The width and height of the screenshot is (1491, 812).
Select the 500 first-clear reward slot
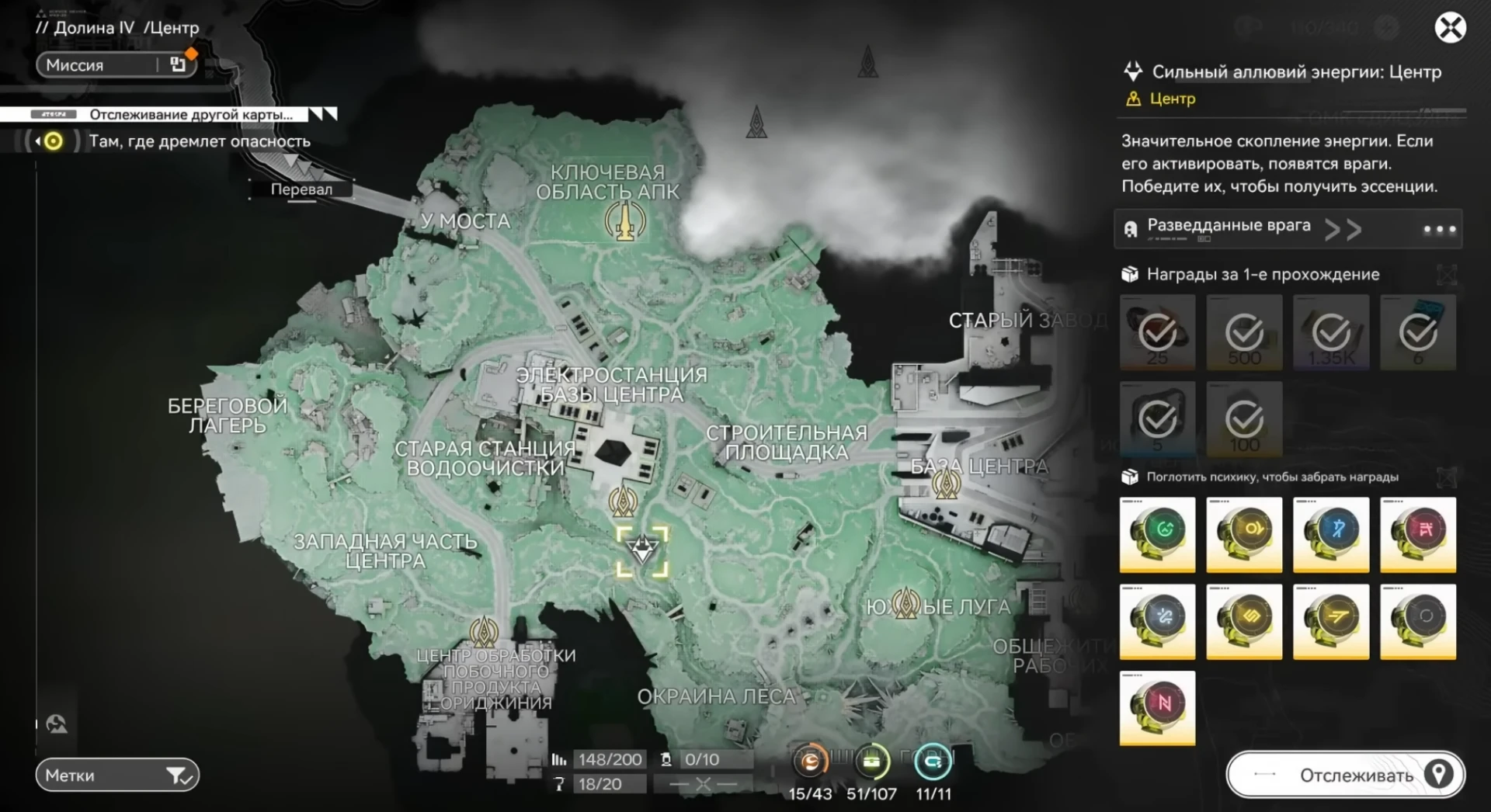tap(1244, 332)
